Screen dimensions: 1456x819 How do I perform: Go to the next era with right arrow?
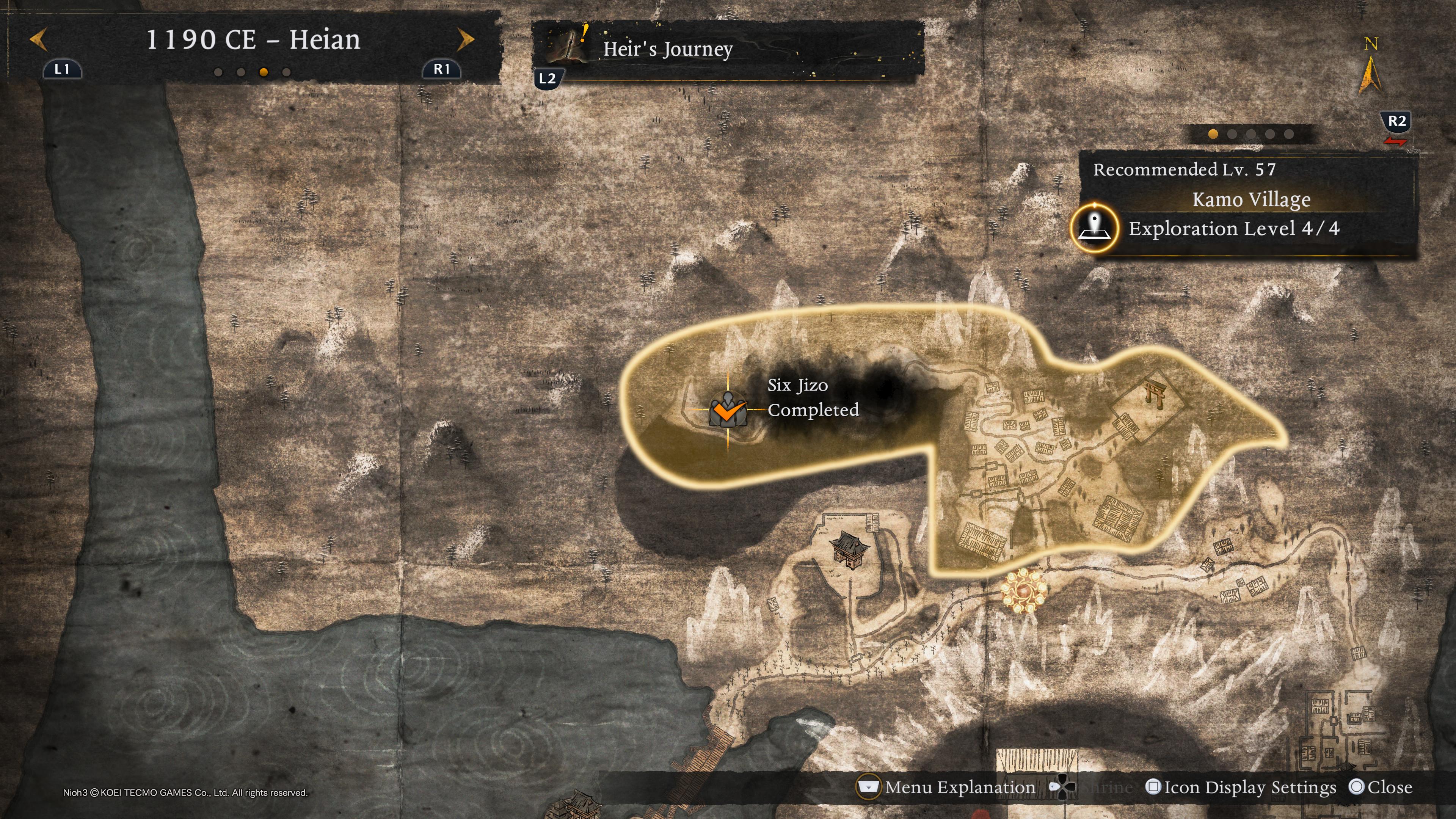tap(466, 39)
